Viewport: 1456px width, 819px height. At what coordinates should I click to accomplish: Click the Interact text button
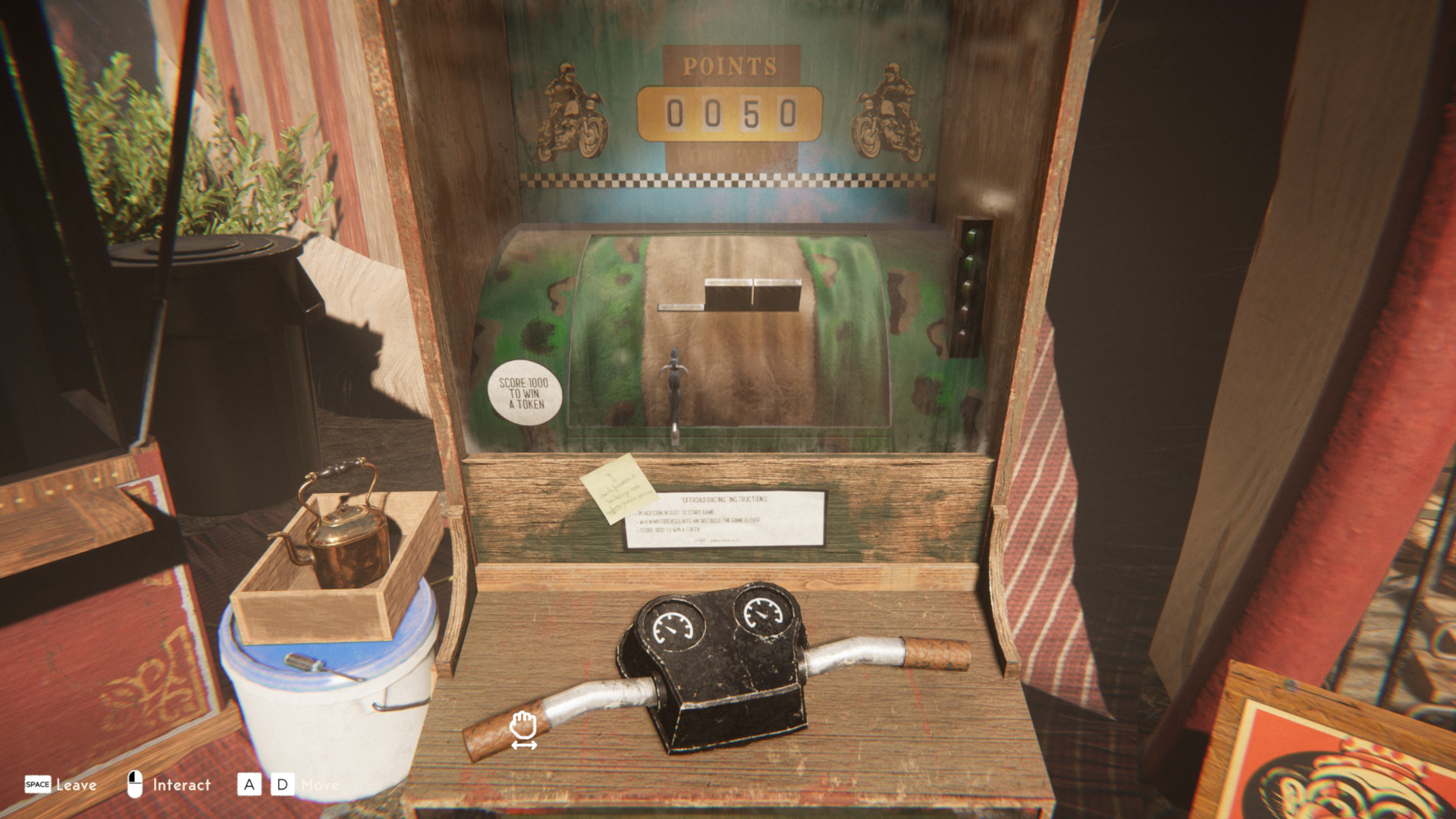pos(181,785)
